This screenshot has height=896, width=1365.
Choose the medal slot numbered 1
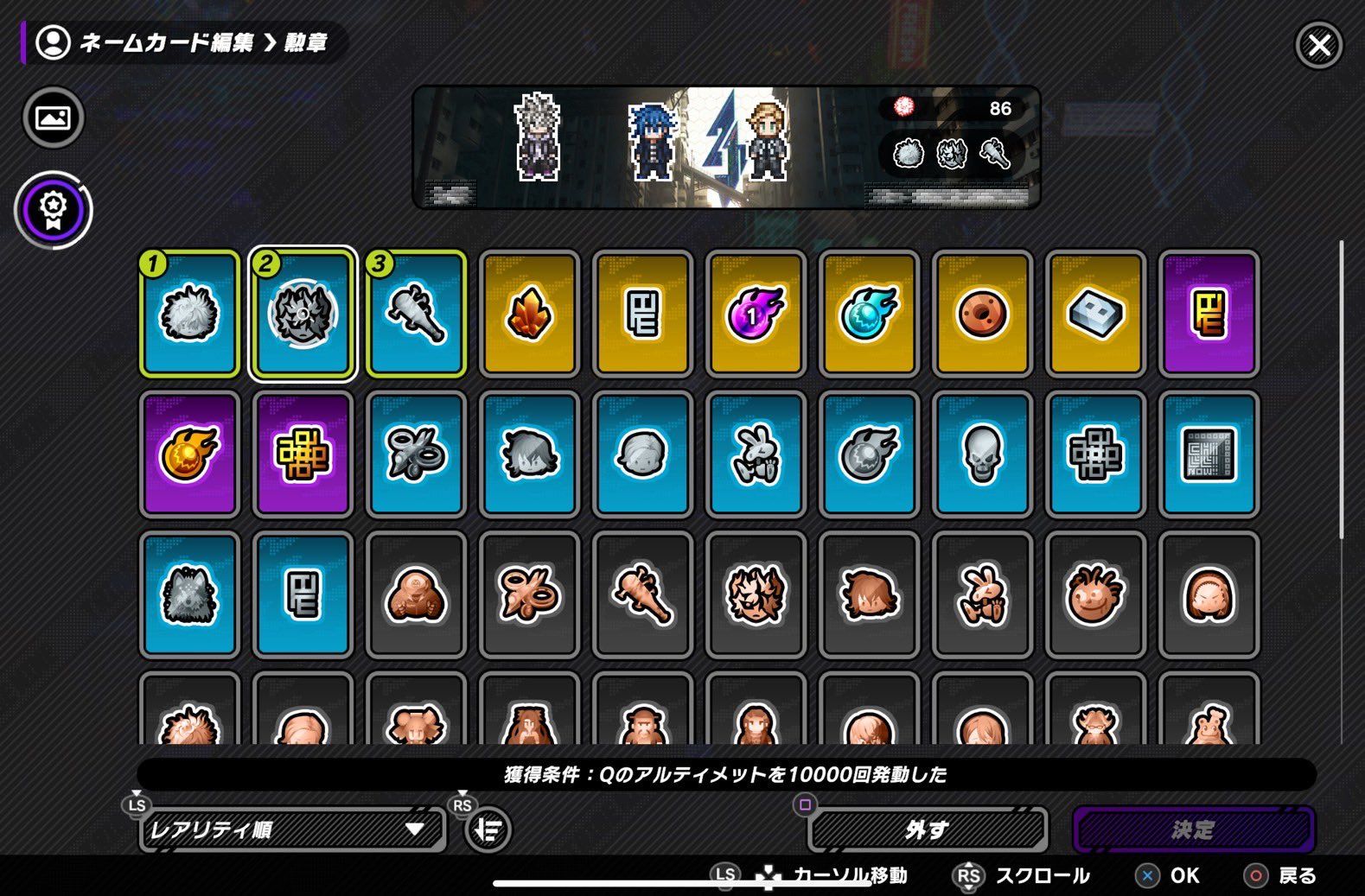pos(189,314)
